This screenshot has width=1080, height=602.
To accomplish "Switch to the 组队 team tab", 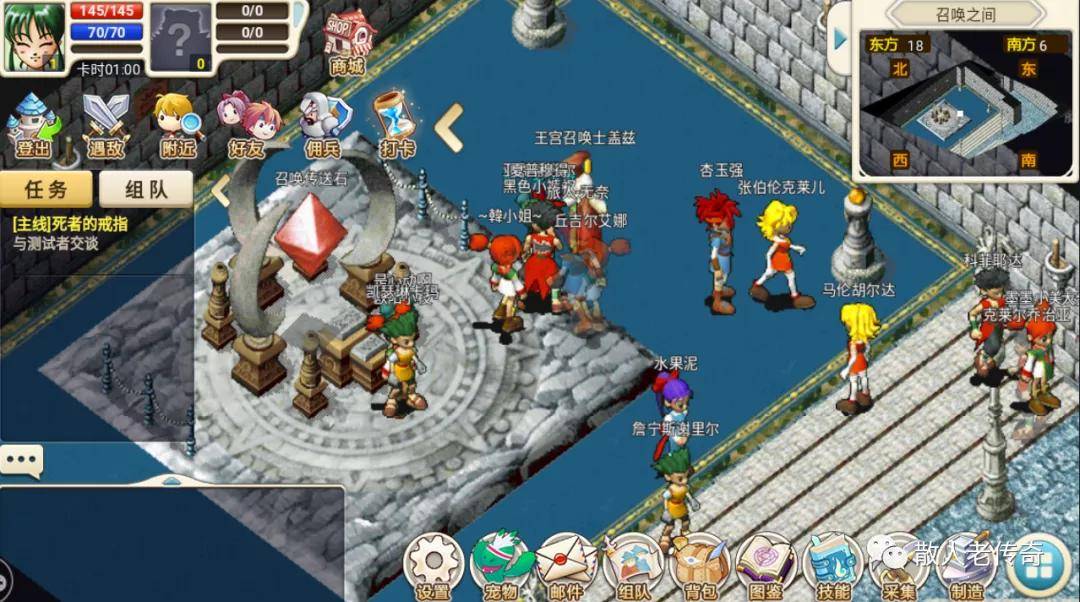I will [145, 189].
